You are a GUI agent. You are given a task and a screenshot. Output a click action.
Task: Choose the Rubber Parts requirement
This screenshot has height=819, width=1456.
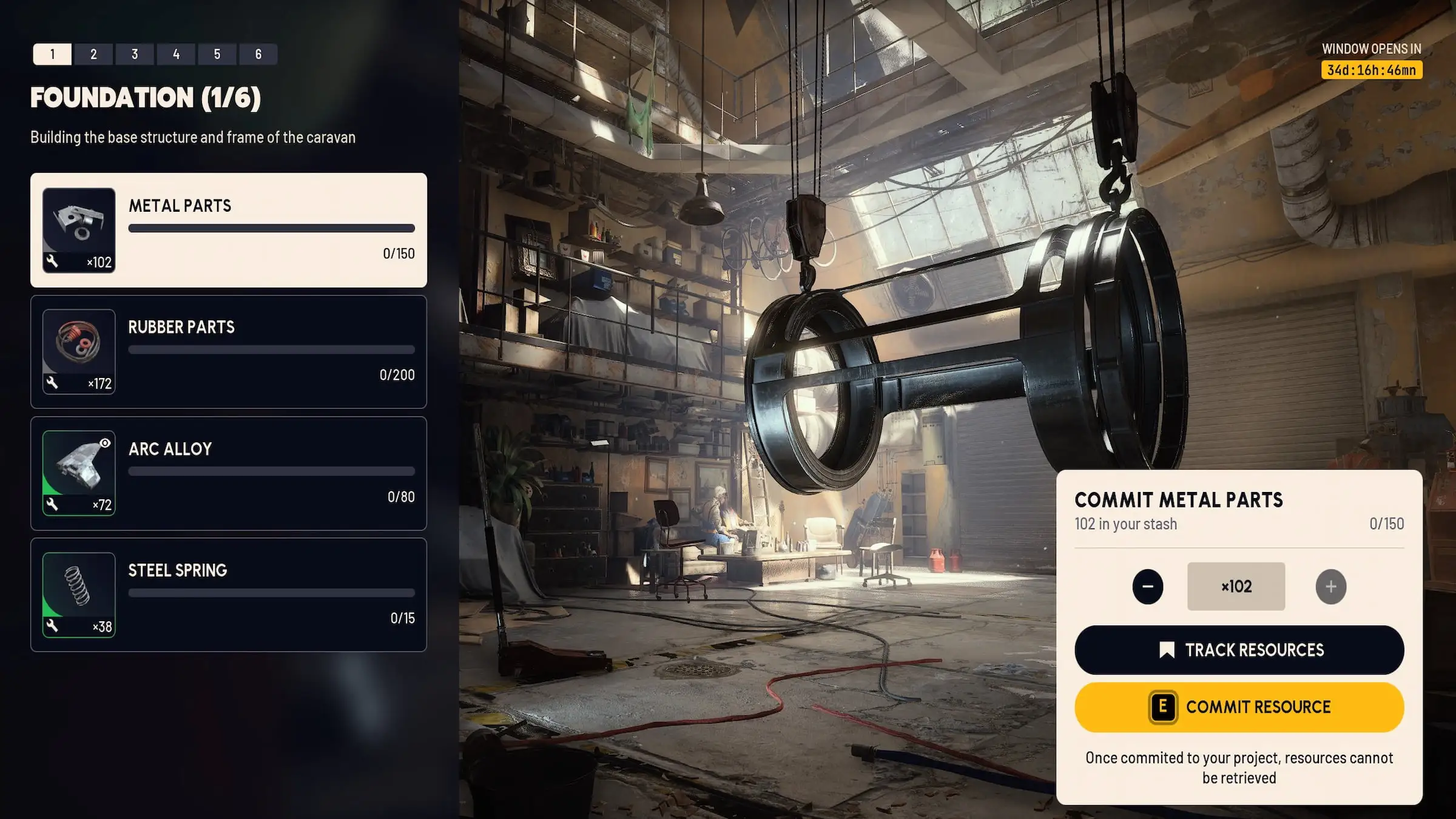(229, 352)
